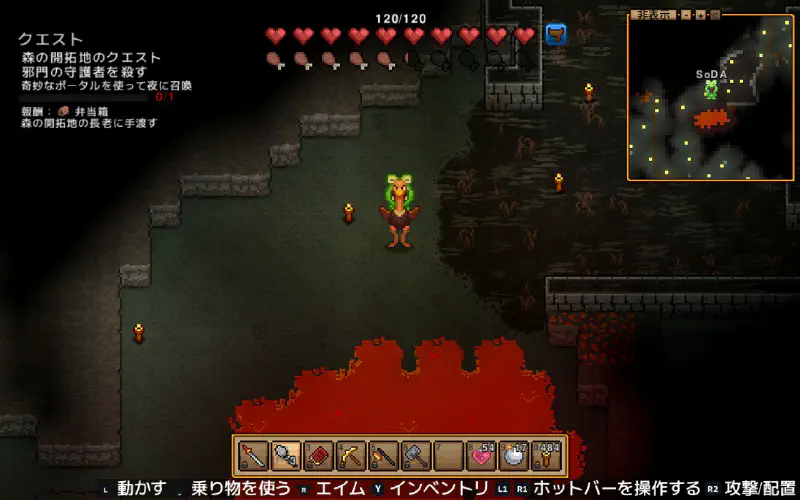Choose the iron hammer hotbar slot
Image resolution: width=800 pixels, height=500 pixels.
(x=415, y=456)
